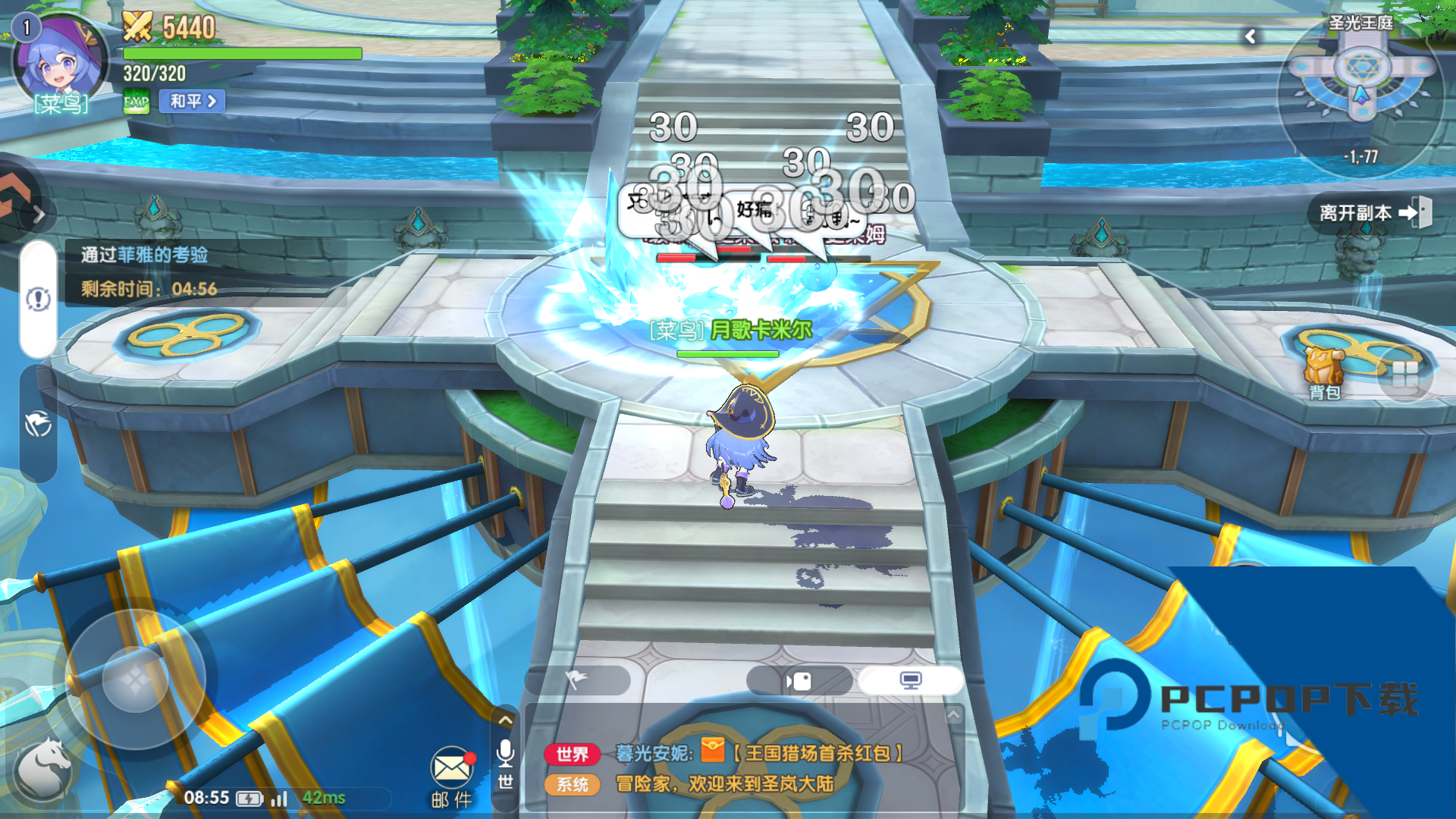Viewport: 1456px width, 819px height.
Task: Select the flag tab above chat
Action: click(577, 680)
